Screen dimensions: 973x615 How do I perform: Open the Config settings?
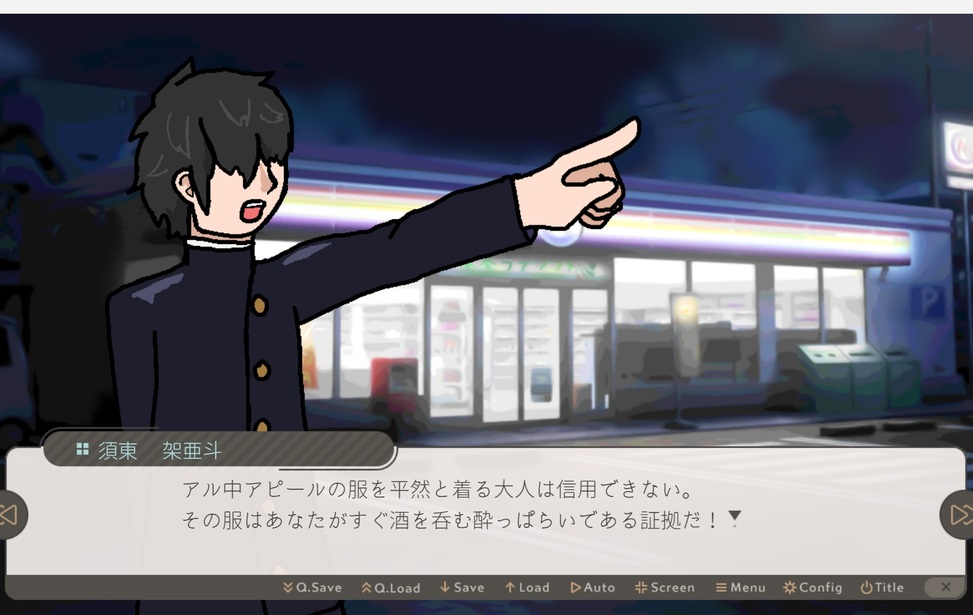pos(813,588)
